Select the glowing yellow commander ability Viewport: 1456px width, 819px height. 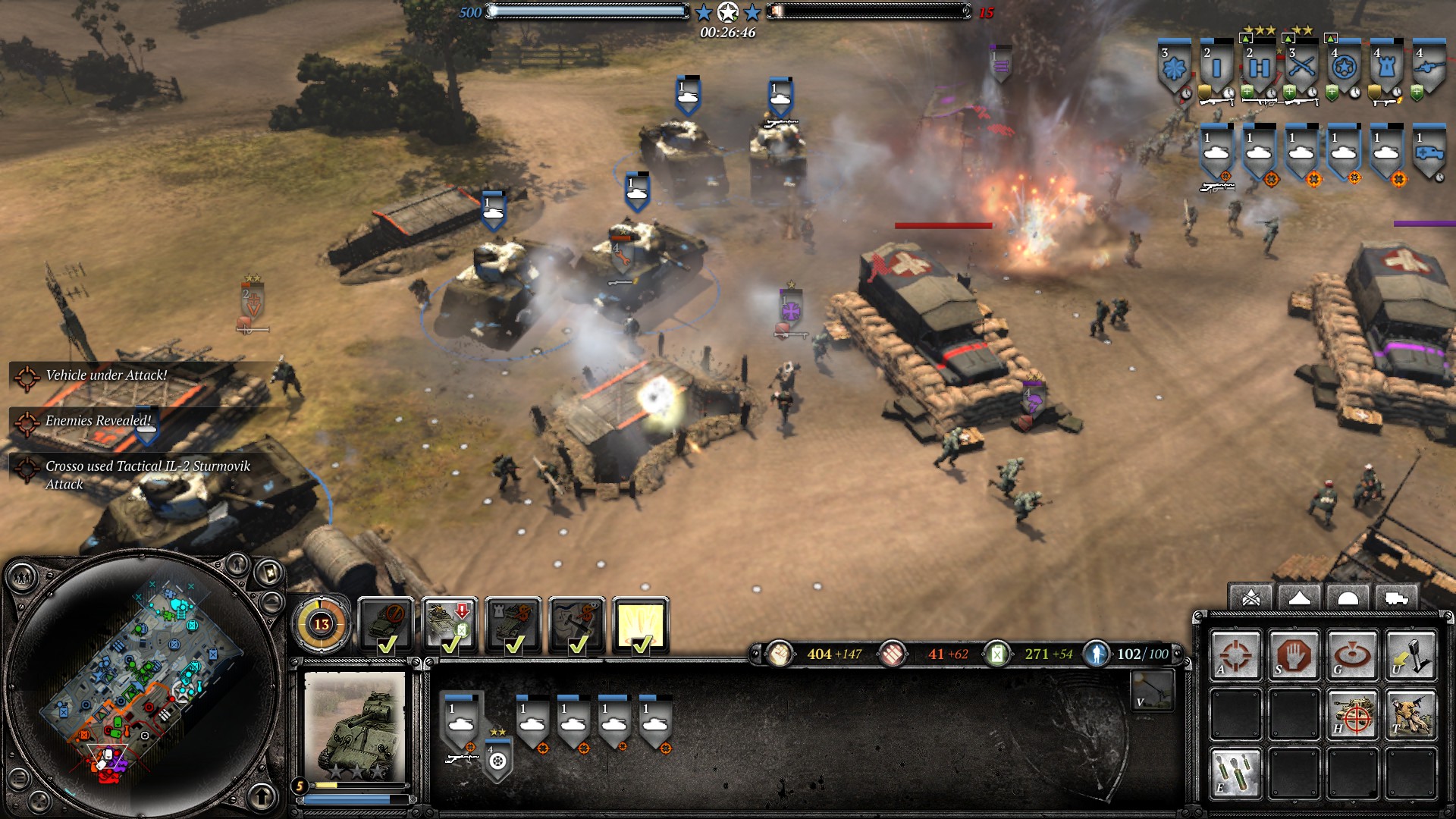tap(640, 626)
